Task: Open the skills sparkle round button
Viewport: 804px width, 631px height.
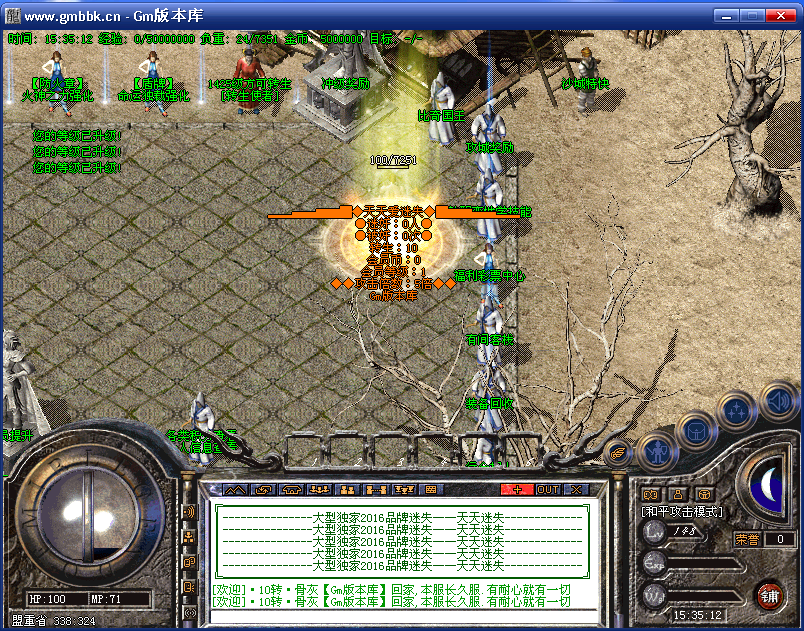Action: click(x=736, y=410)
